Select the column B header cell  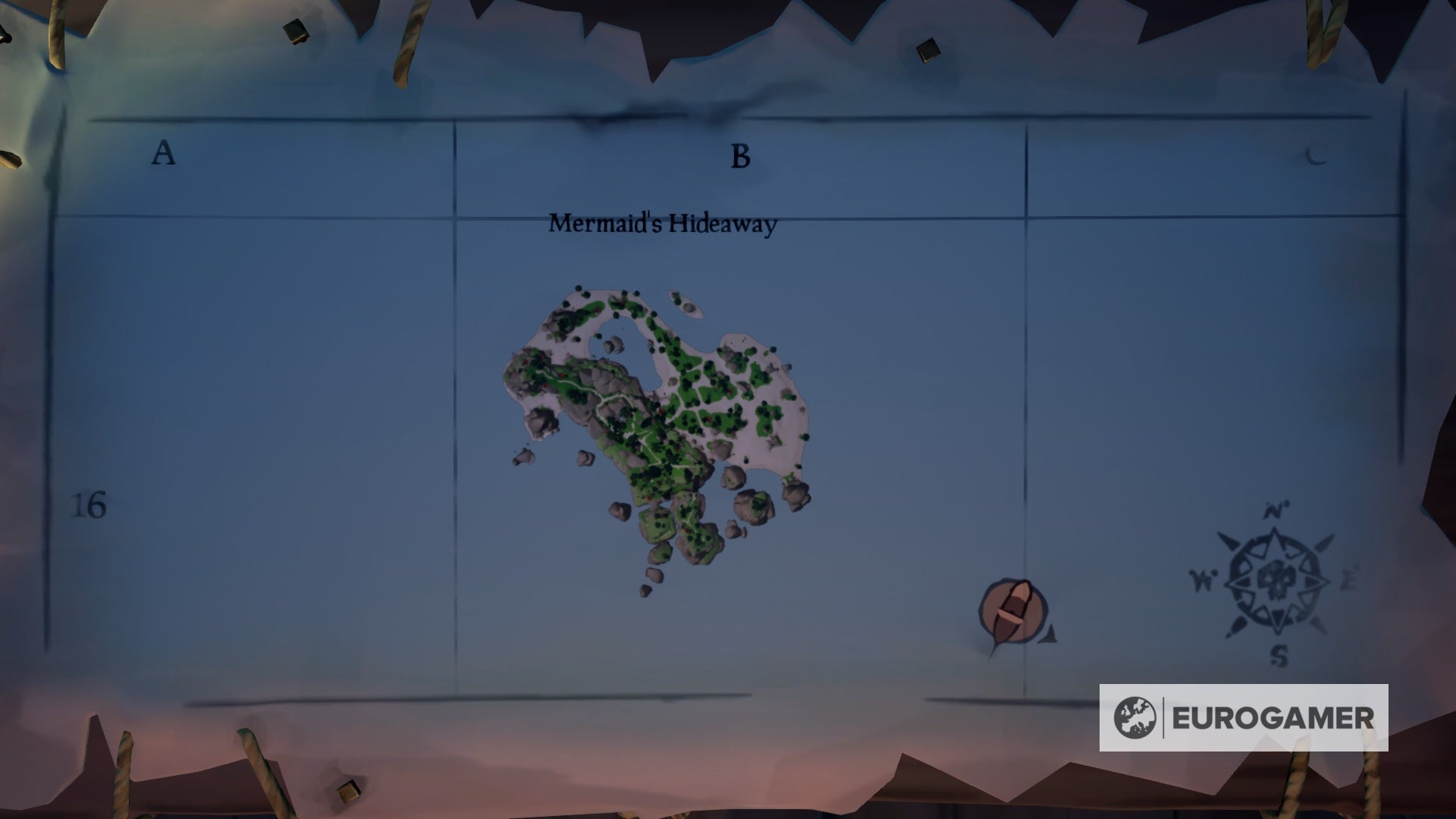pos(739,157)
